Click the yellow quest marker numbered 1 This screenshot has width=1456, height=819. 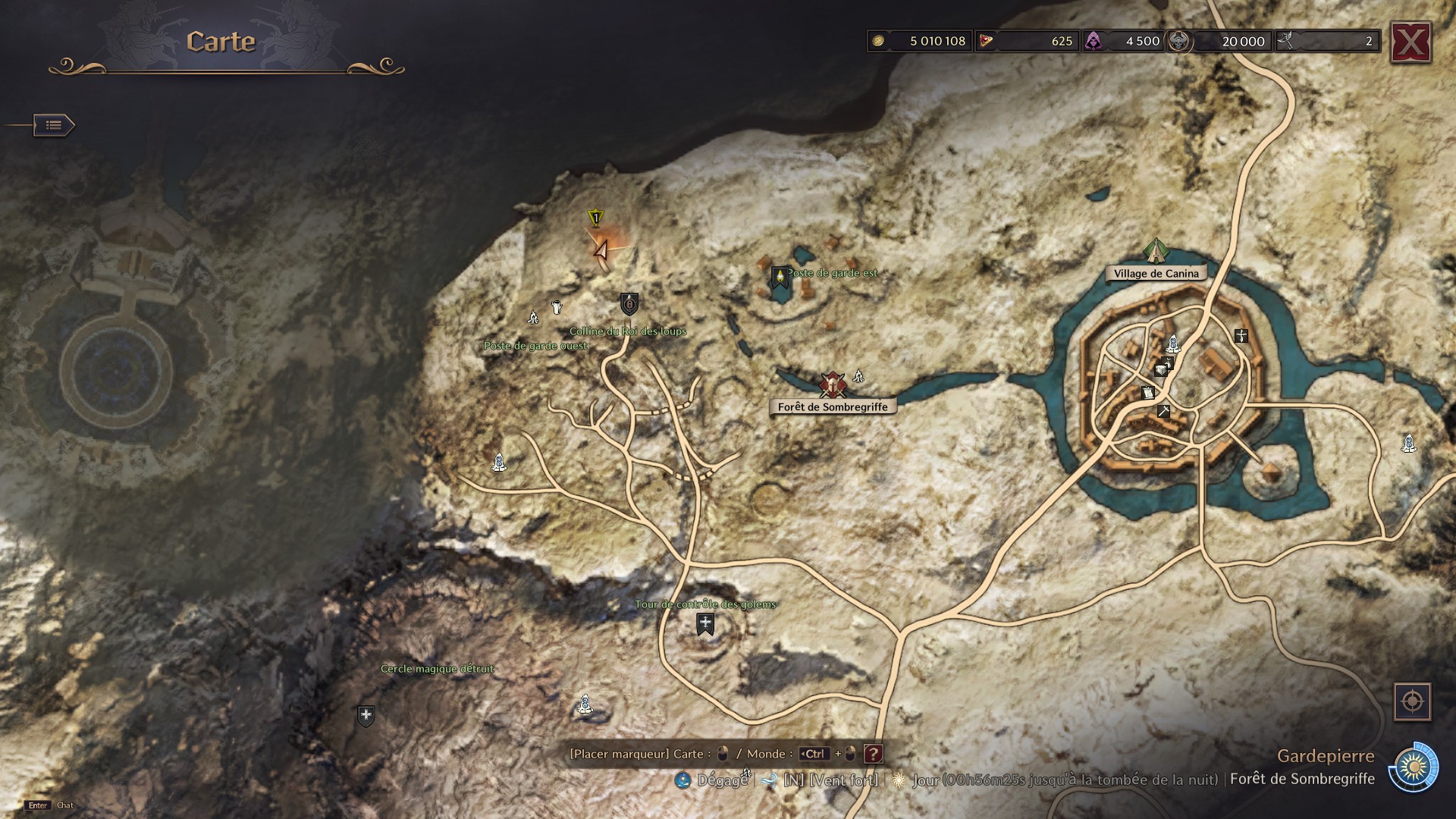tap(595, 219)
